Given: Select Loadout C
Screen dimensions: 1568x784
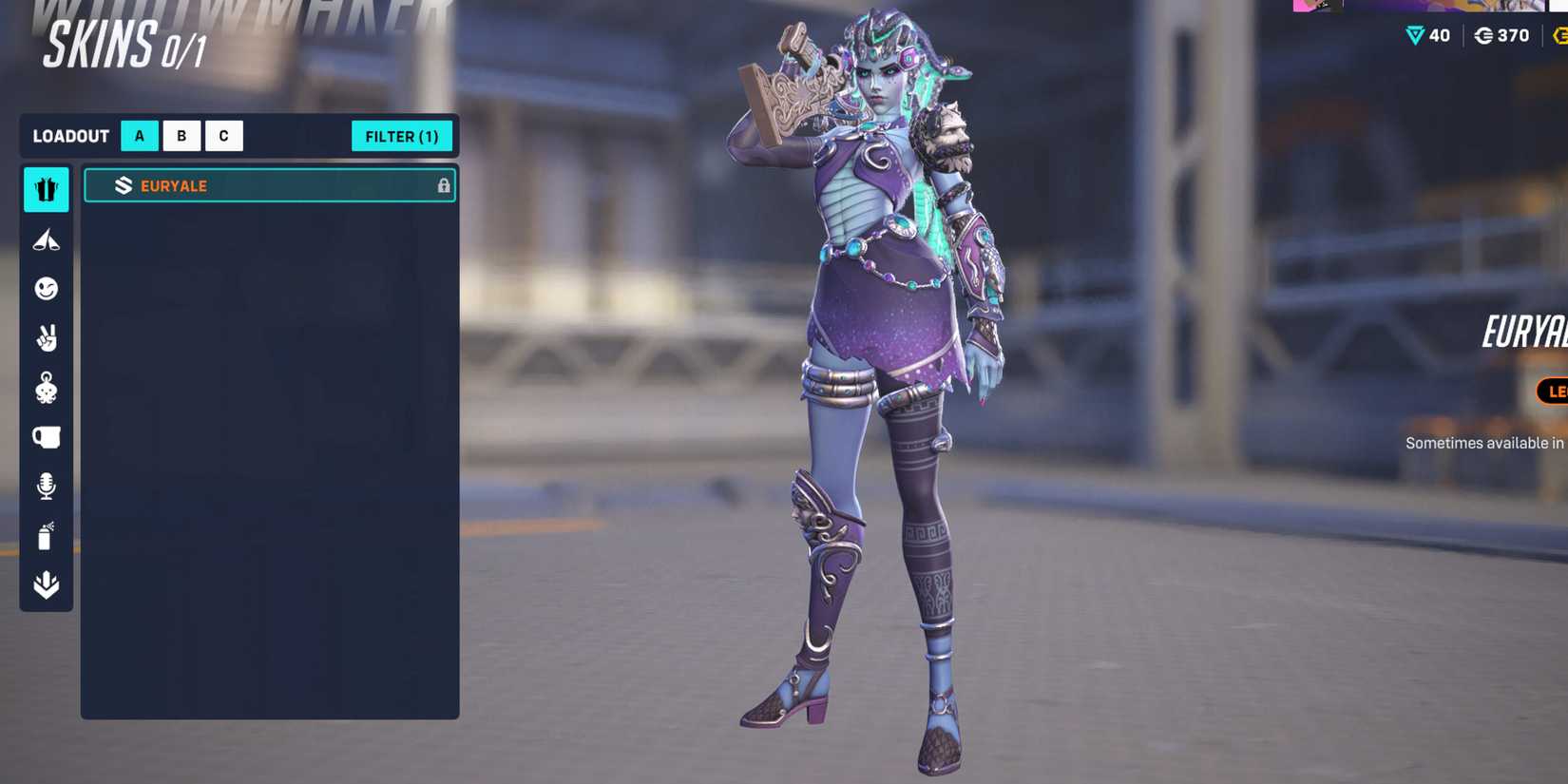Looking at the screenshot, I should coord(223,136).
